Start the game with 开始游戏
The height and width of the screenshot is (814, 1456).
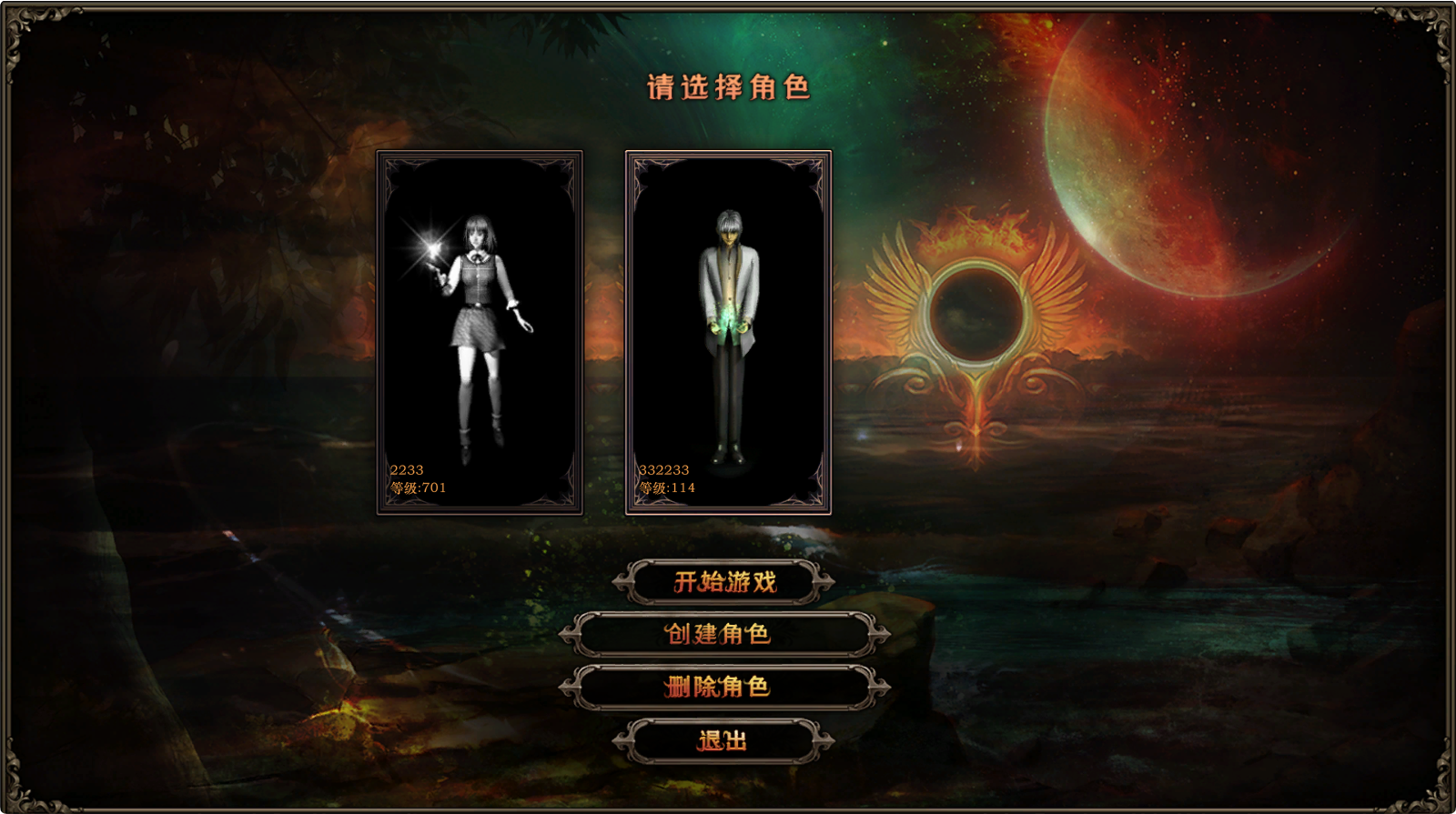(724, 582)
